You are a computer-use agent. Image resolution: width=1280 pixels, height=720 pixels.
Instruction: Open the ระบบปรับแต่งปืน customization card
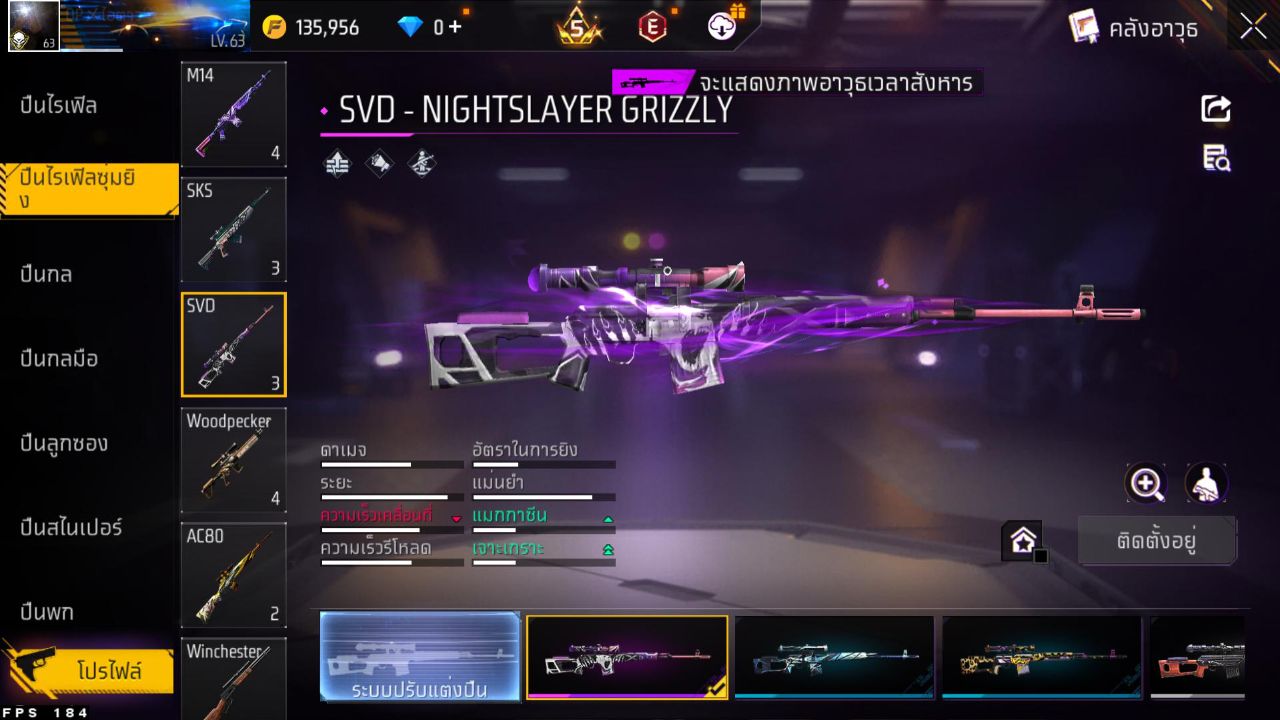[419, 657]
